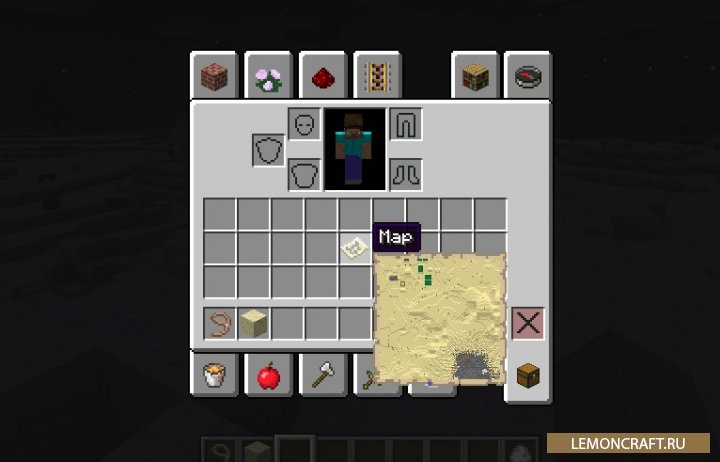Pick up the Map item from inventory
The width and height of the screenshot is (720, 462).
pyautogui.click(x=355, y=247)
